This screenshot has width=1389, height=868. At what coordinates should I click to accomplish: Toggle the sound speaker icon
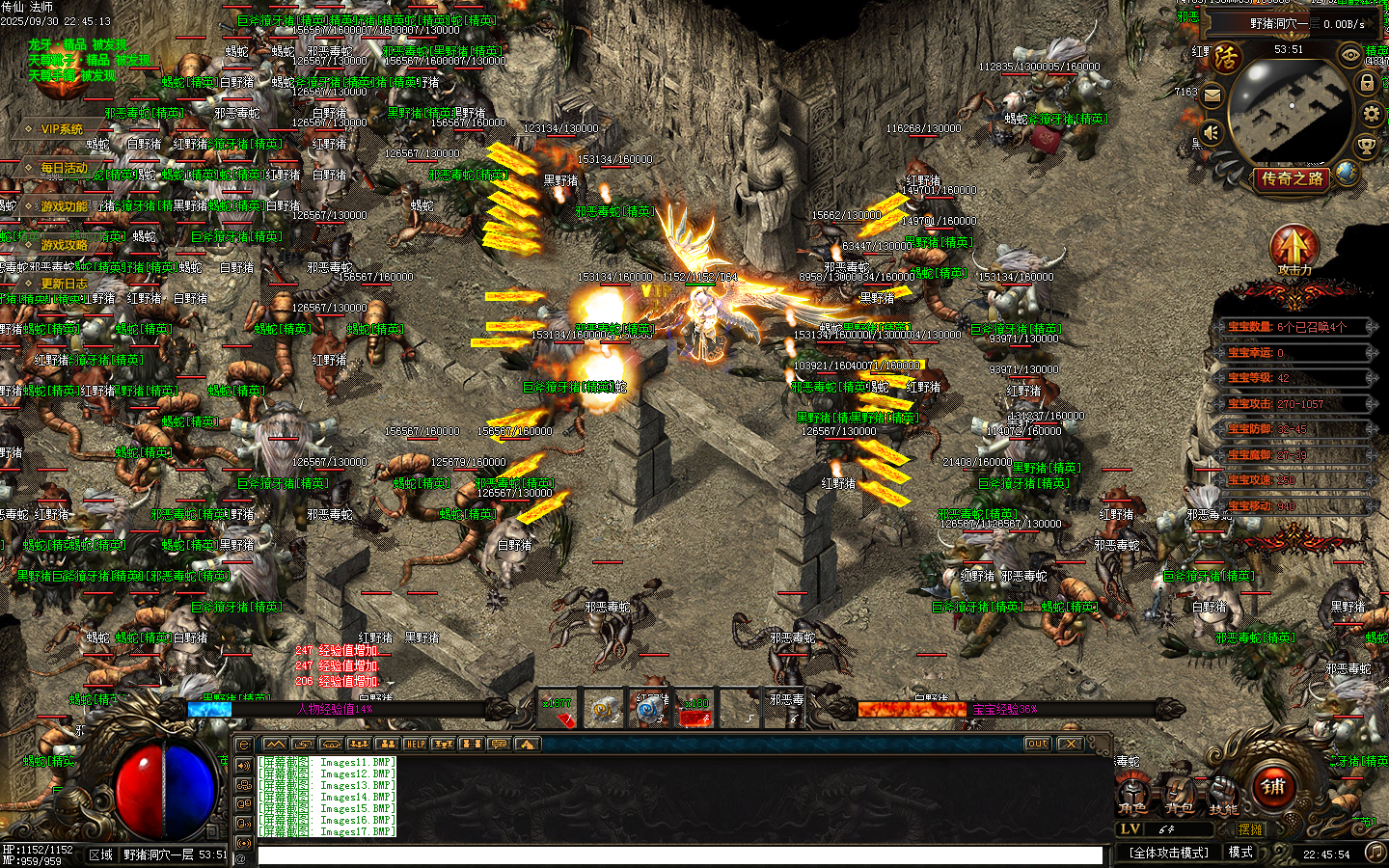point(1212,132)
